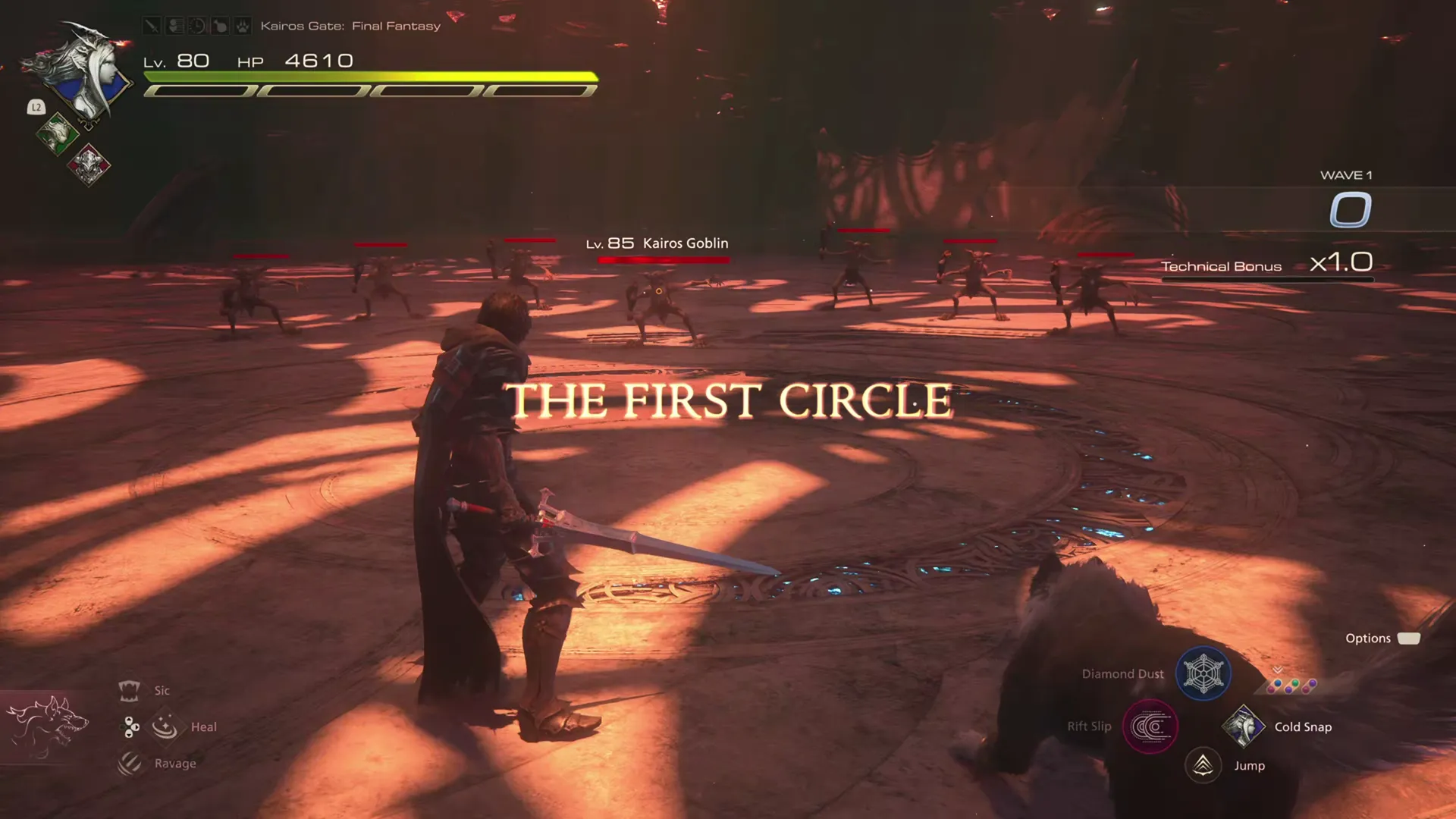Click the d-pad right arrow indicator
Screen dimensions: 1456x819
[x=136, y=726]
